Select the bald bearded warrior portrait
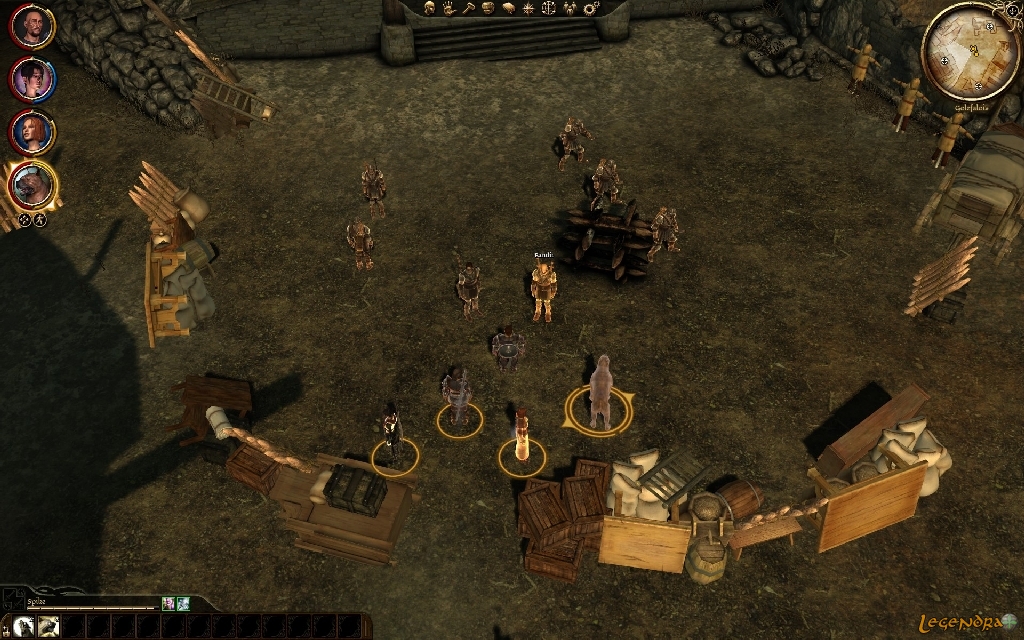1024x640 pixels. point(33,29)
